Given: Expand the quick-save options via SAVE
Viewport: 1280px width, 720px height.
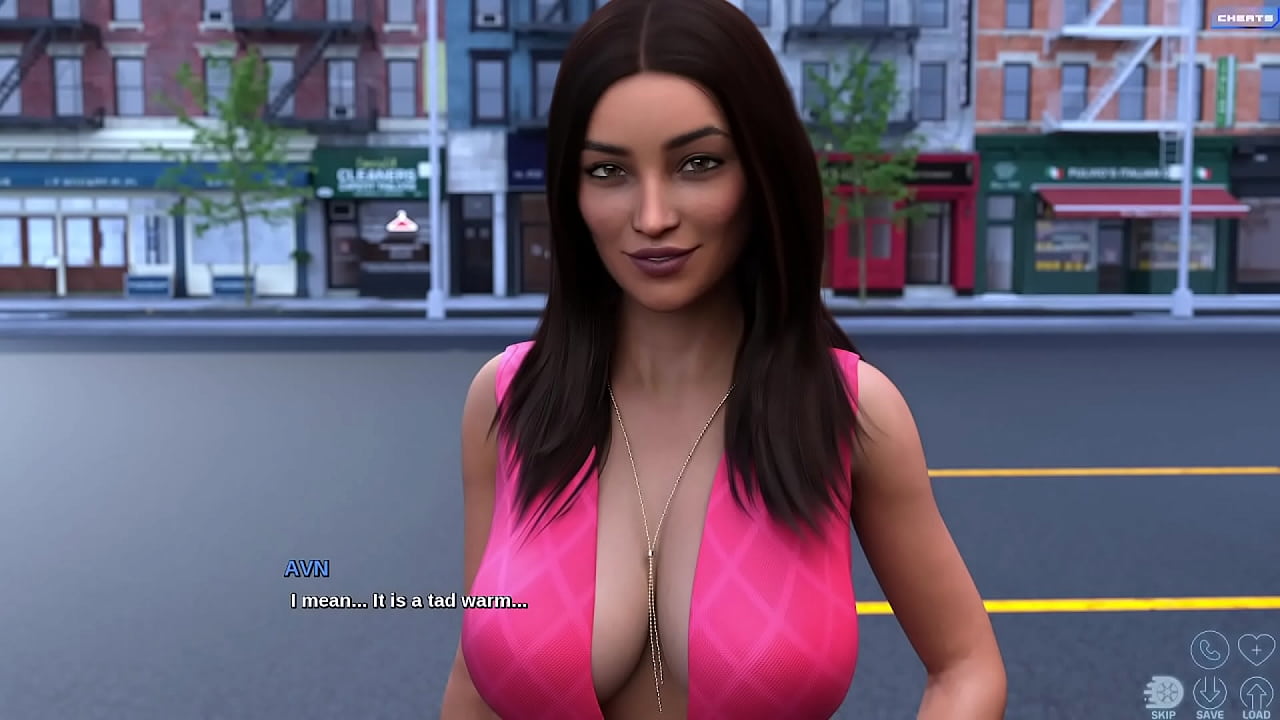Looking at the screenshot, I should coord(1209,691).
